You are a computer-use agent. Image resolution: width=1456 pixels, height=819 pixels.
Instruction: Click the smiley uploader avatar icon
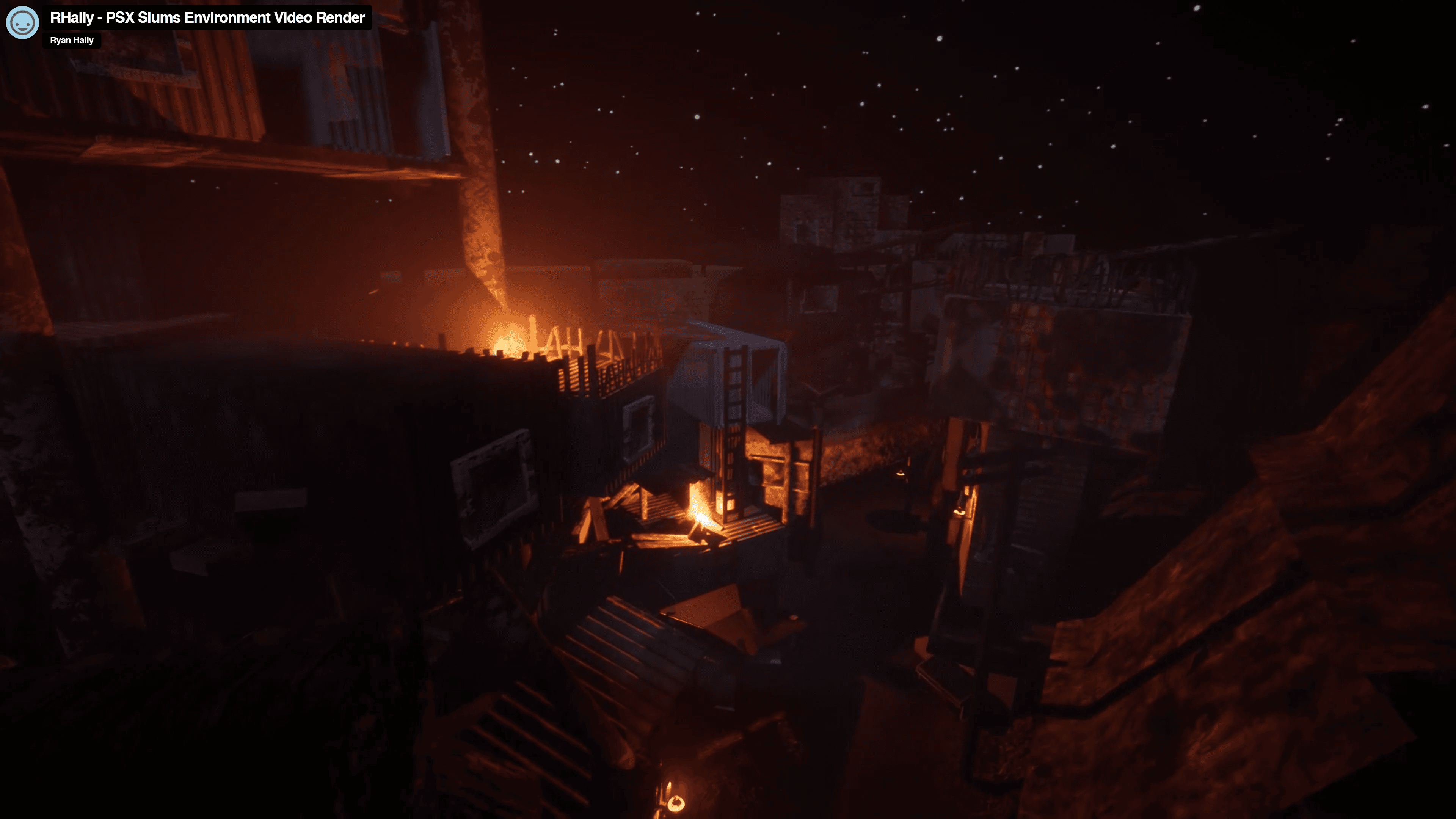[x=23, y=23]
